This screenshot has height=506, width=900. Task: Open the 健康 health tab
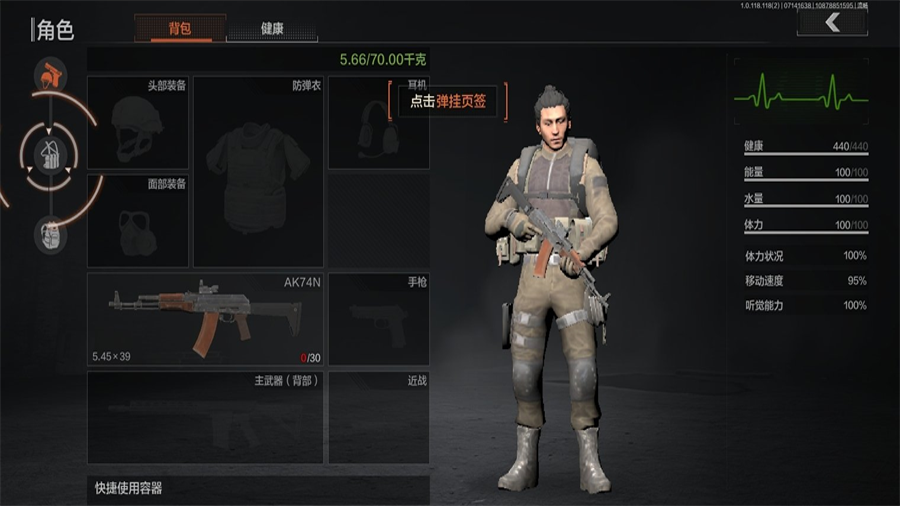point(272,28)
